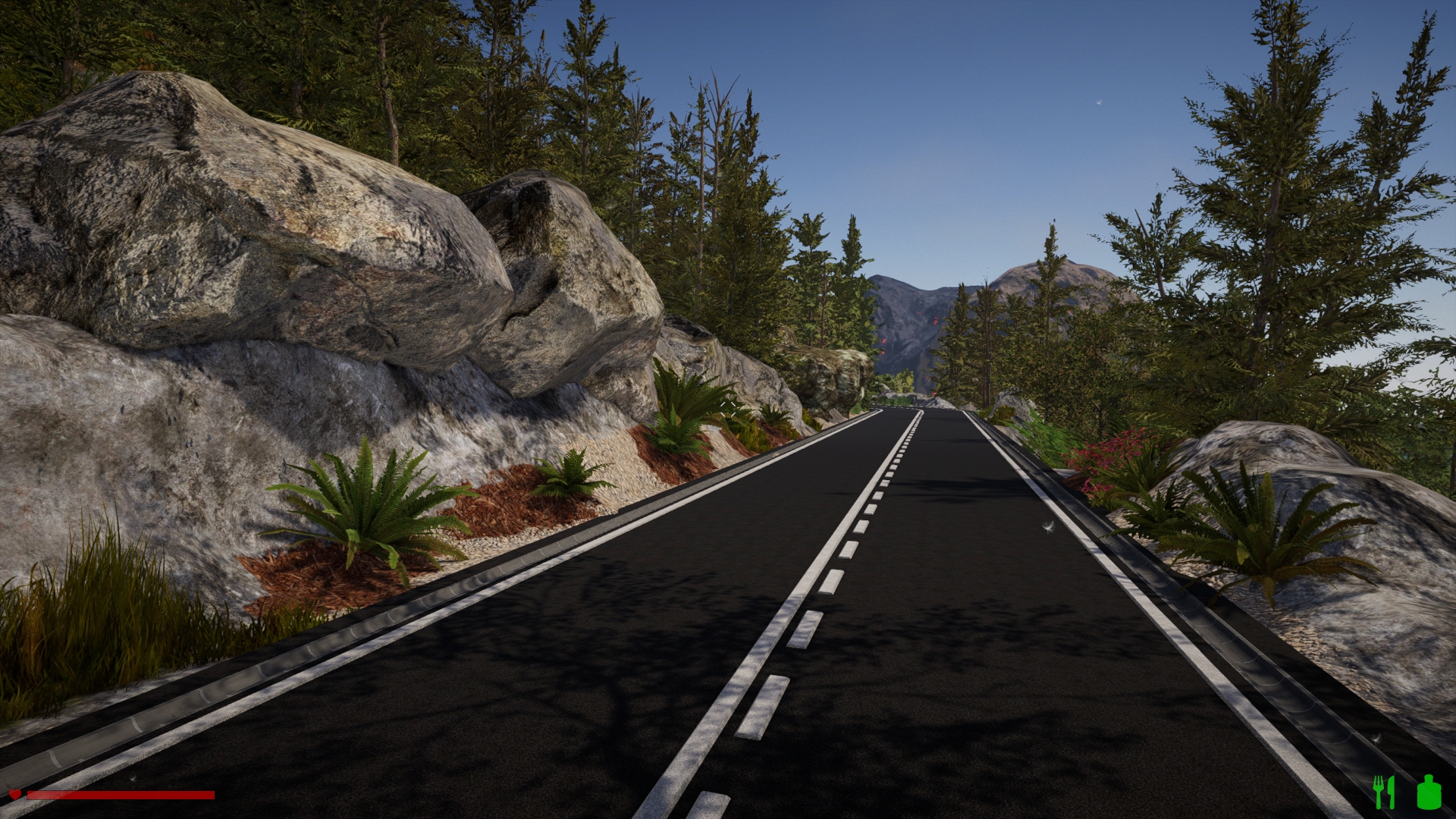Click the green fork and knife hunger icon
Screen dimensions: 1456x819
click(x=1384, y=792)
